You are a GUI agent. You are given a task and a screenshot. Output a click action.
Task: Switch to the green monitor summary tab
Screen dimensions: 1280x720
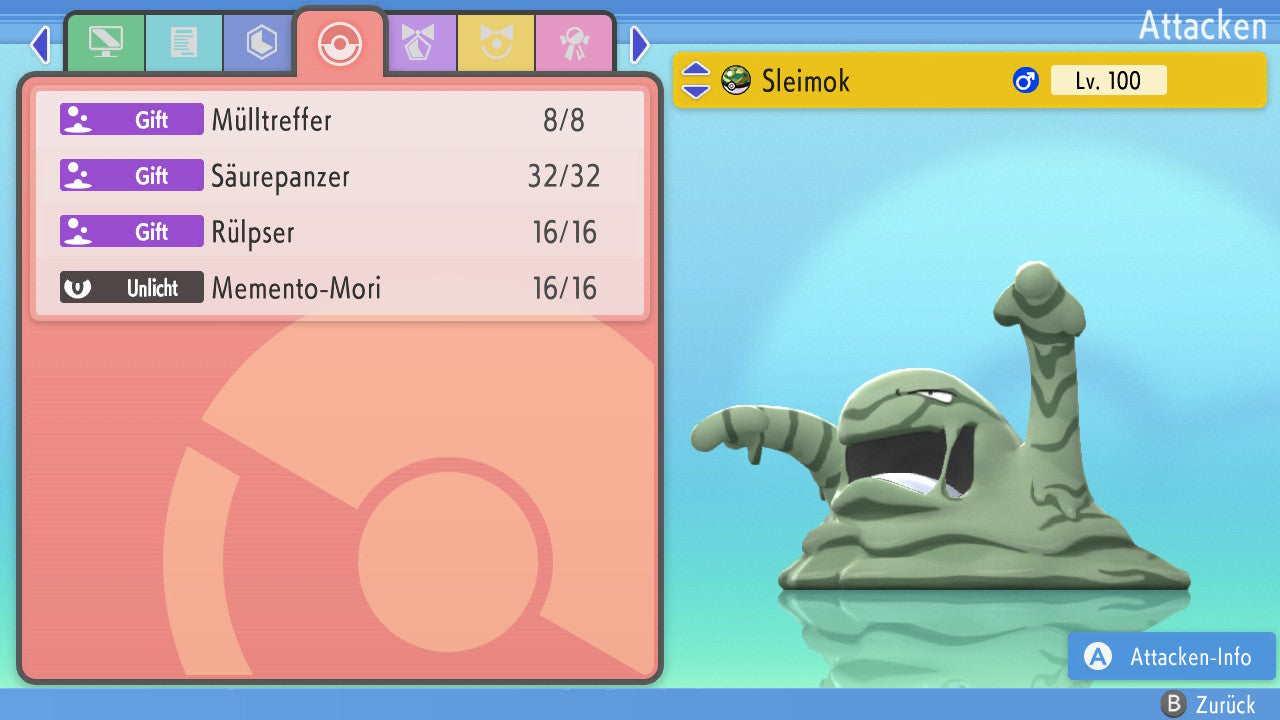[105, 43]
